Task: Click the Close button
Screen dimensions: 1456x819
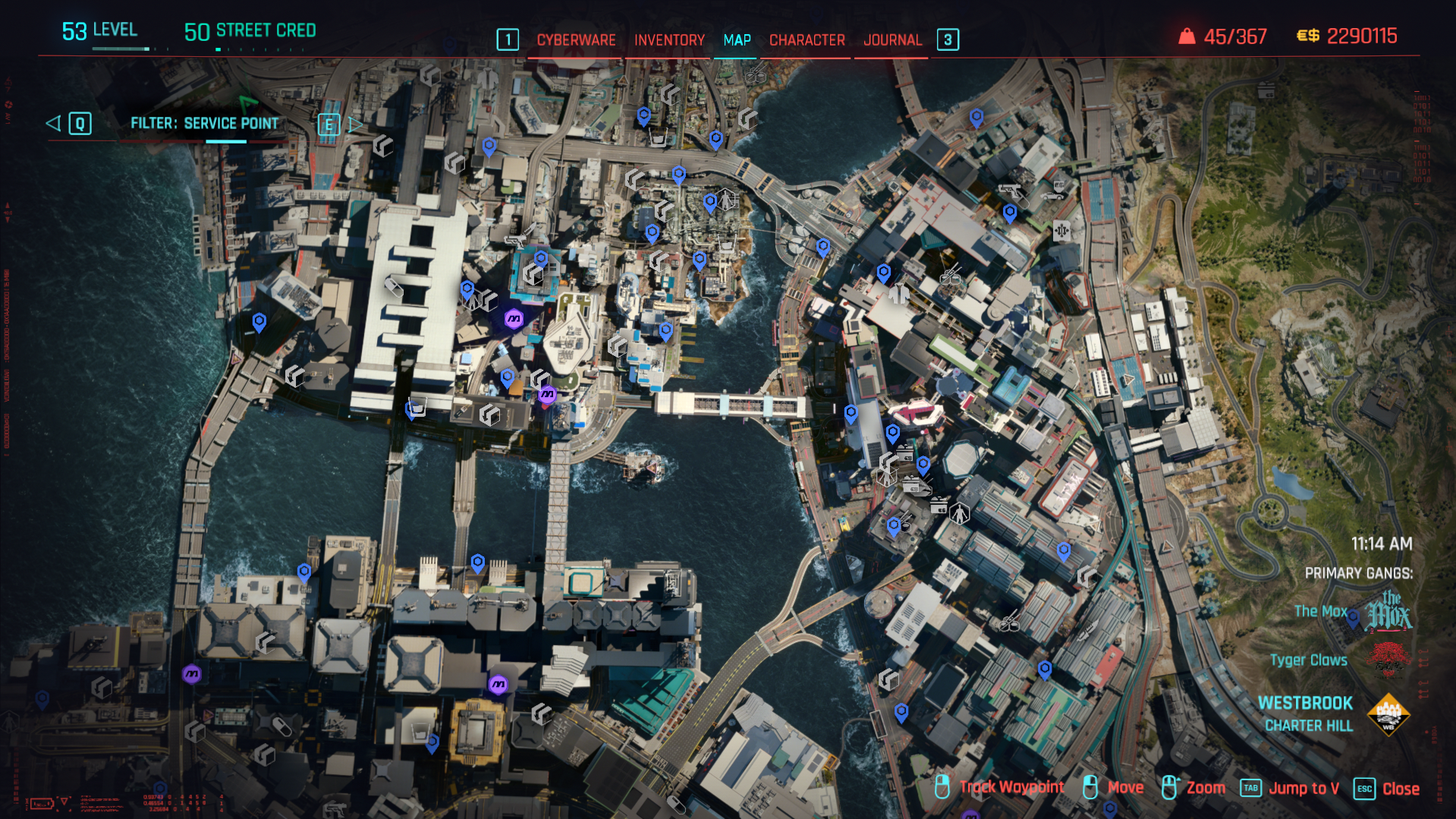Action: (1400, 789)
